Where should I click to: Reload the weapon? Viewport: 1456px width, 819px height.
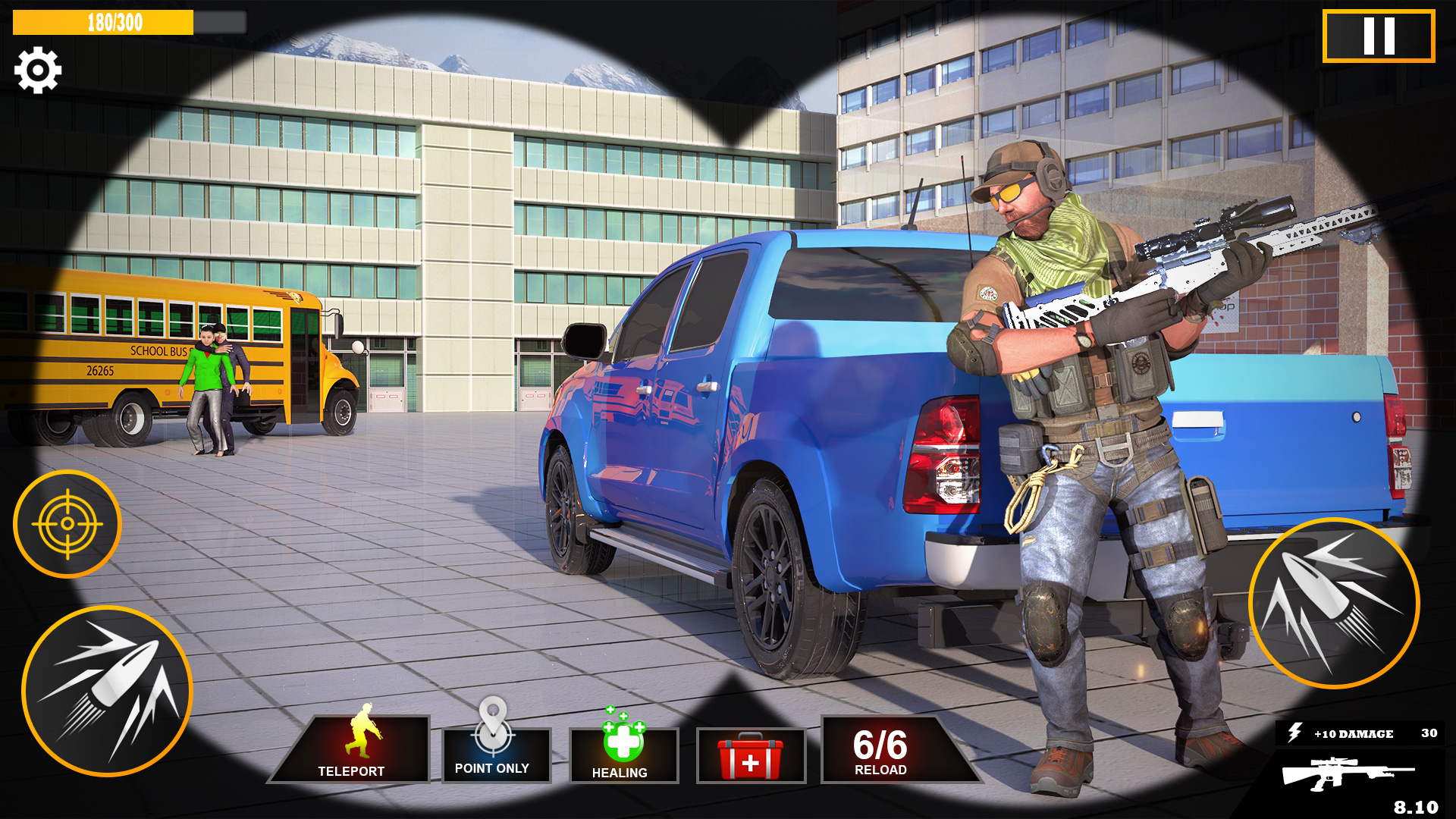882,751
